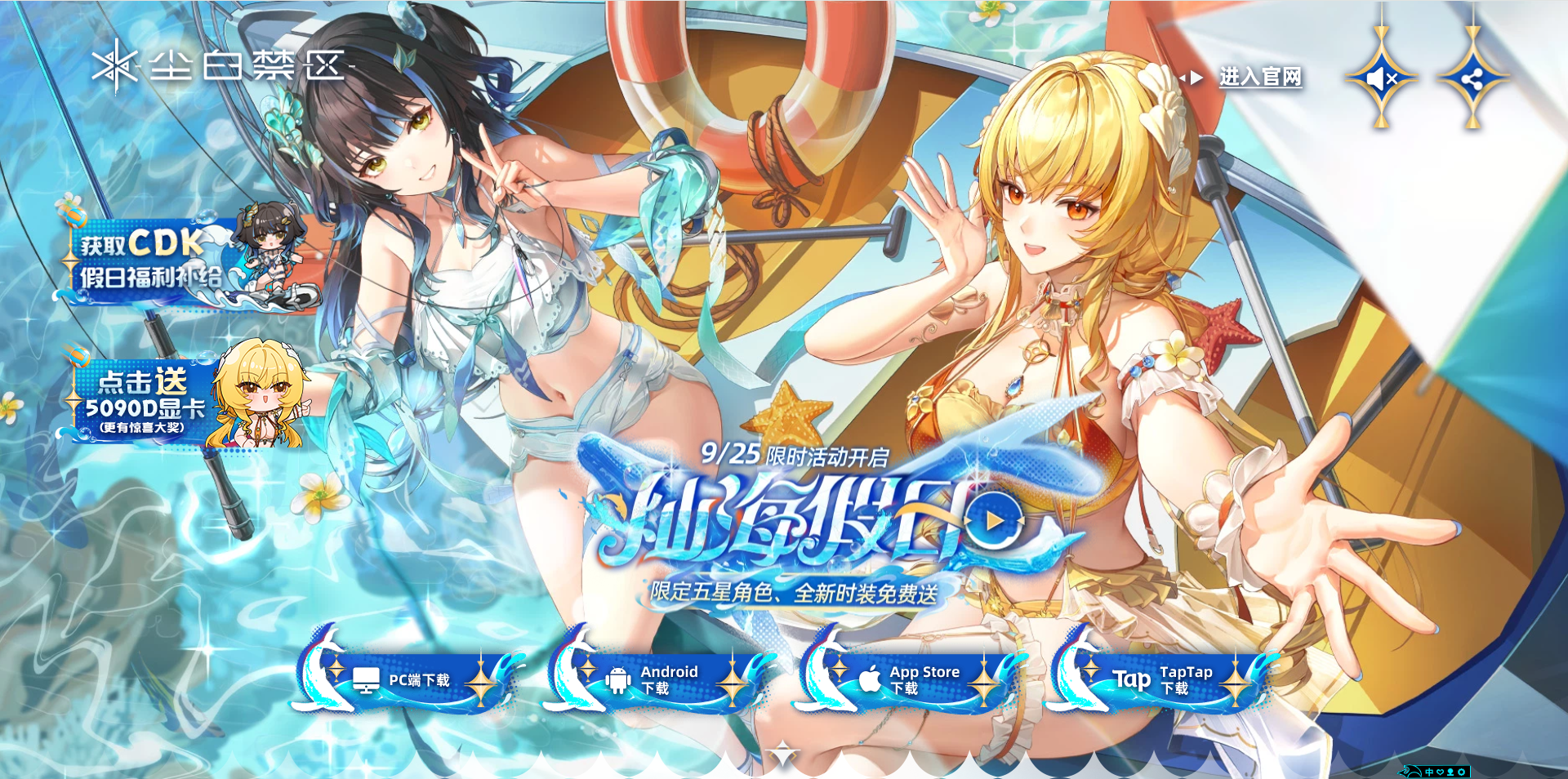Open the share icon button
1568x779 pixels.
tap(1472, 78)
